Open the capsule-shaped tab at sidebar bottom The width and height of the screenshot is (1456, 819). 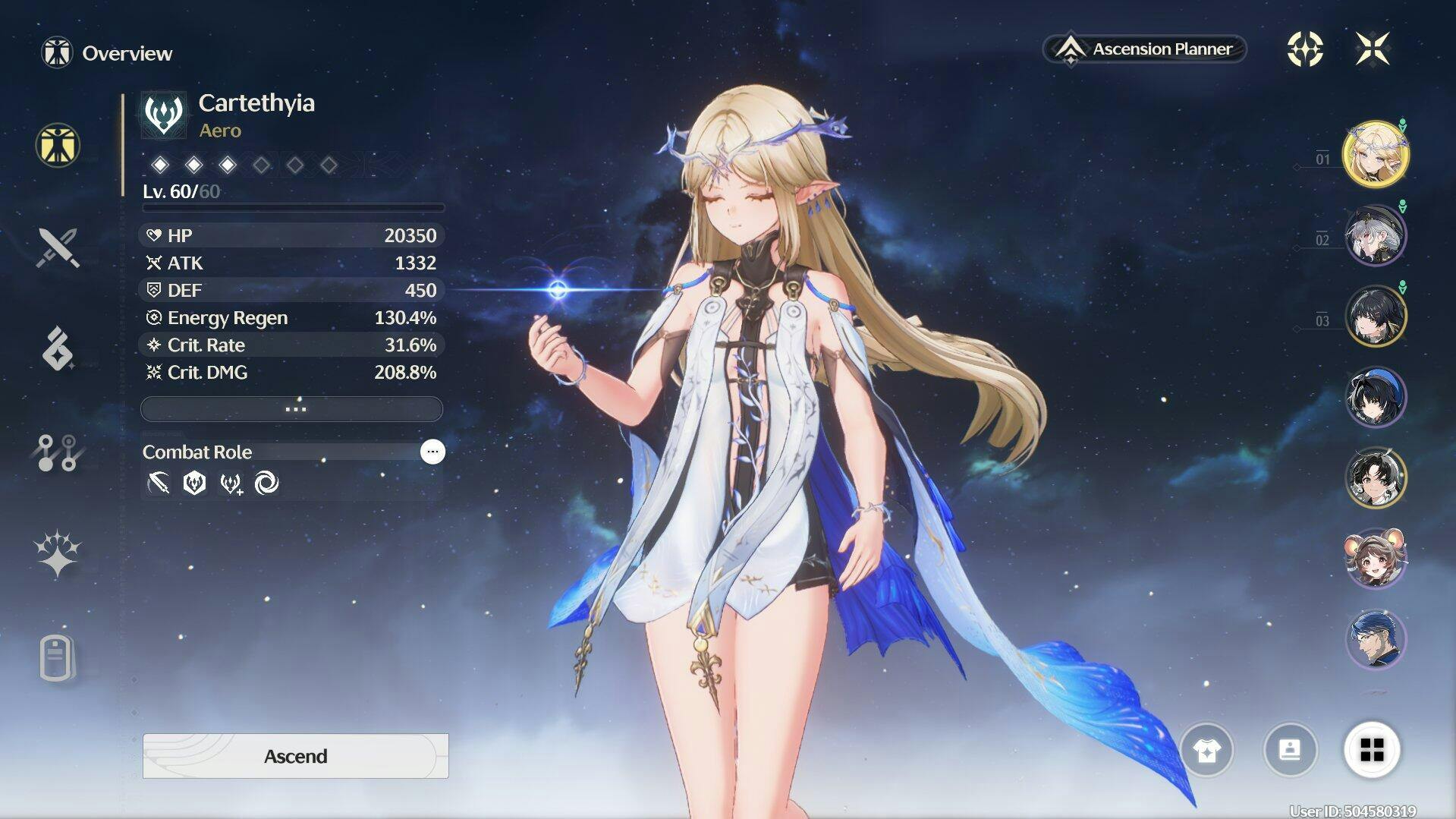pyautogui.click(x=58, y=657)
